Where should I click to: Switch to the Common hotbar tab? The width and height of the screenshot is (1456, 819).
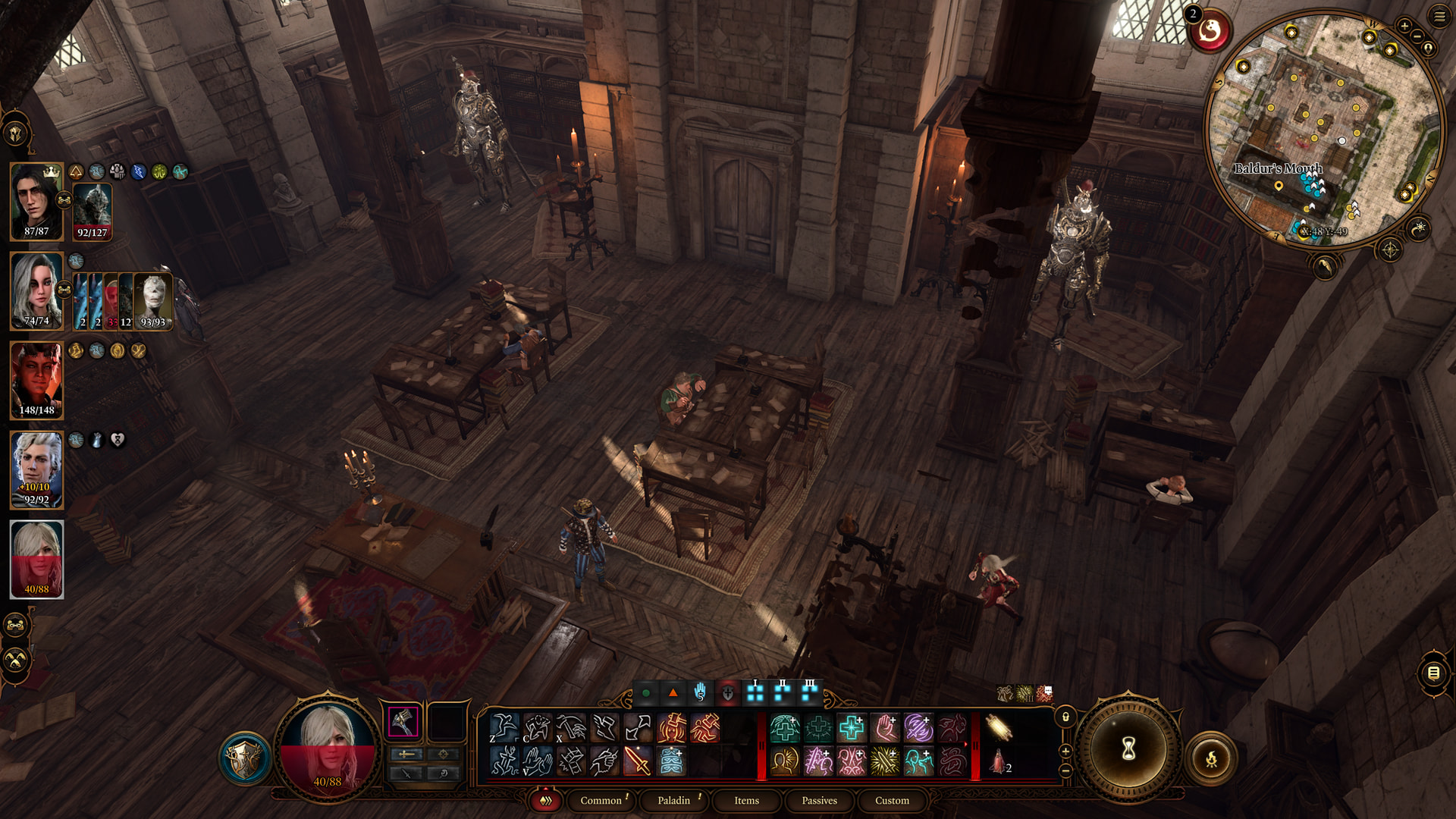[601, 800]
